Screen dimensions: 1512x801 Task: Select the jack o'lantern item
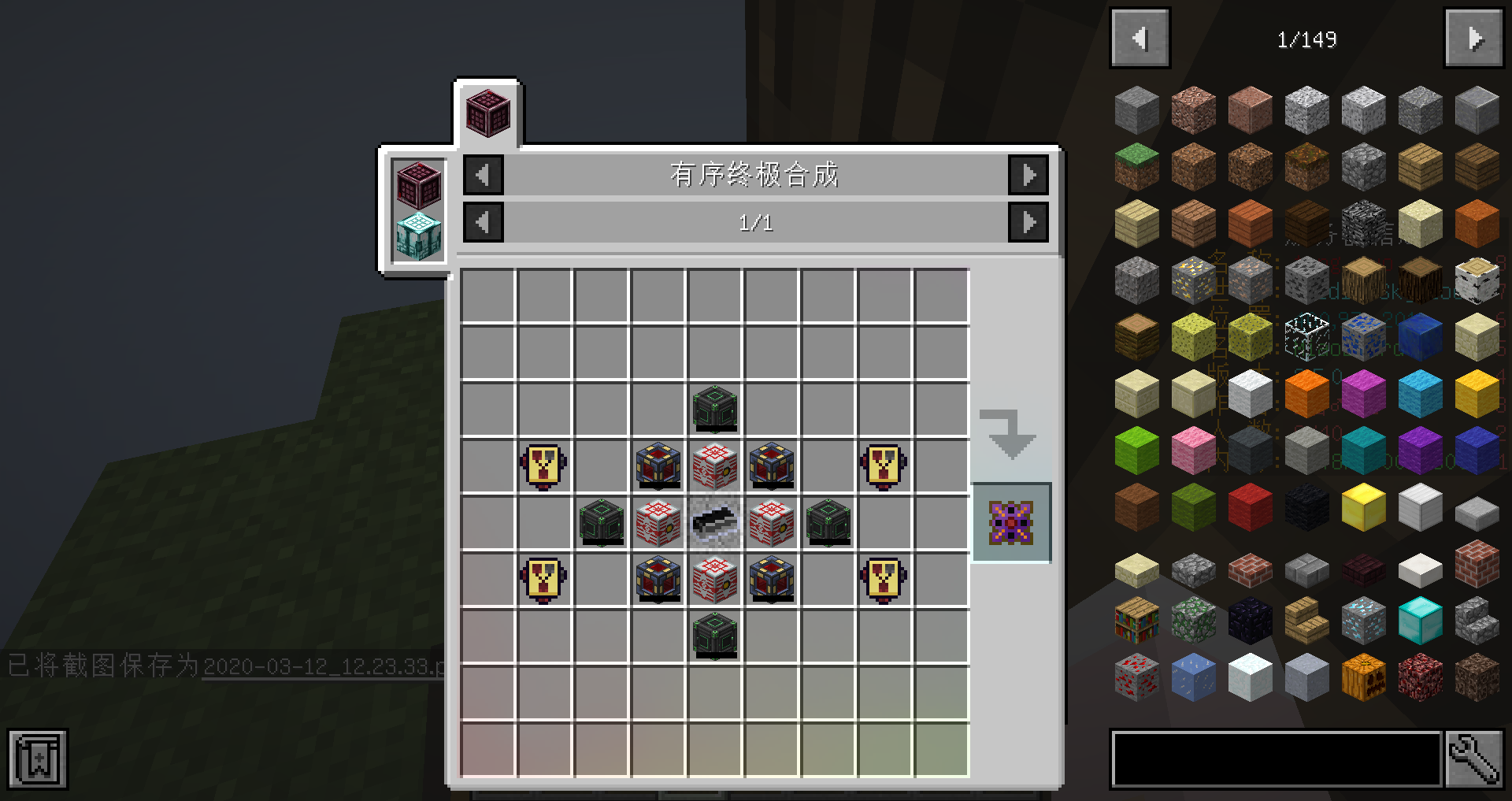(1363, 677)
